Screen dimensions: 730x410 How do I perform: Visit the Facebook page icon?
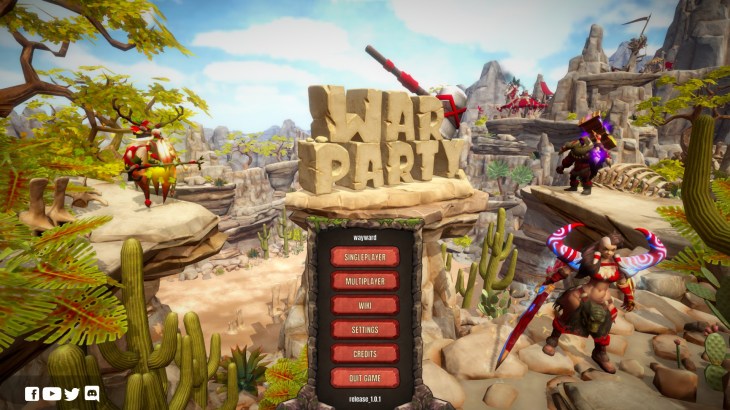[32, 393]
